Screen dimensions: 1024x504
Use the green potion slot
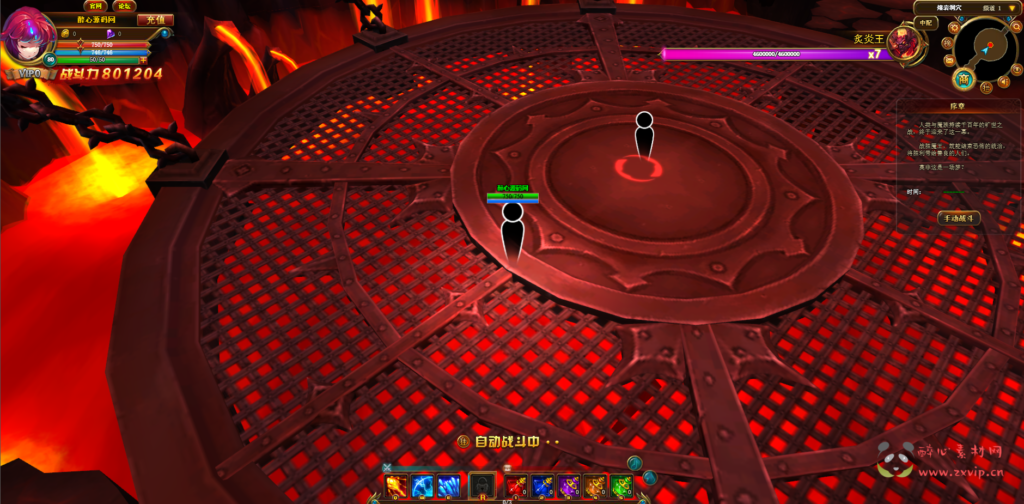click(x=621, y=486)
